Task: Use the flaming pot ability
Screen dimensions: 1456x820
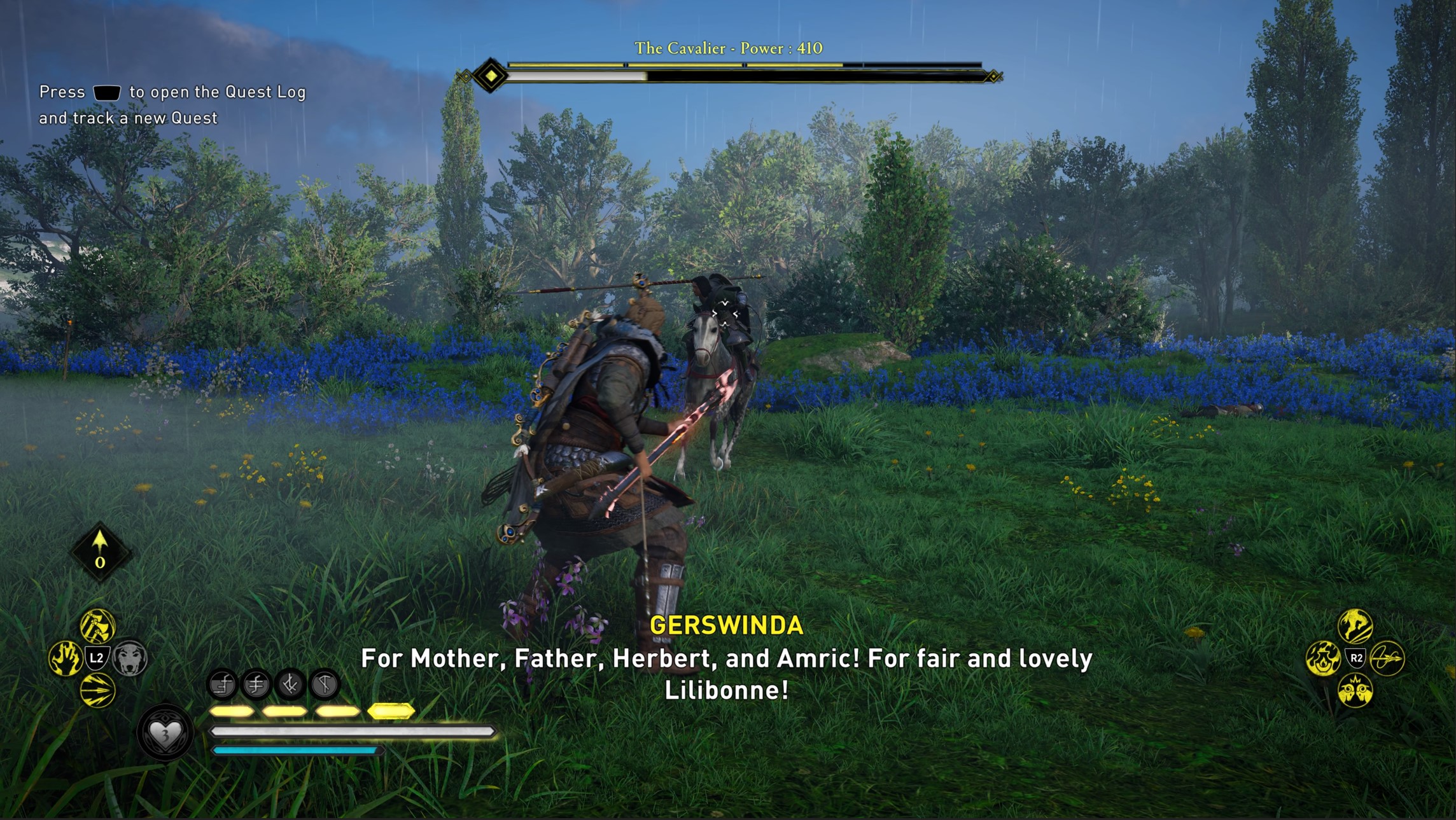Action: (1322, 658)
